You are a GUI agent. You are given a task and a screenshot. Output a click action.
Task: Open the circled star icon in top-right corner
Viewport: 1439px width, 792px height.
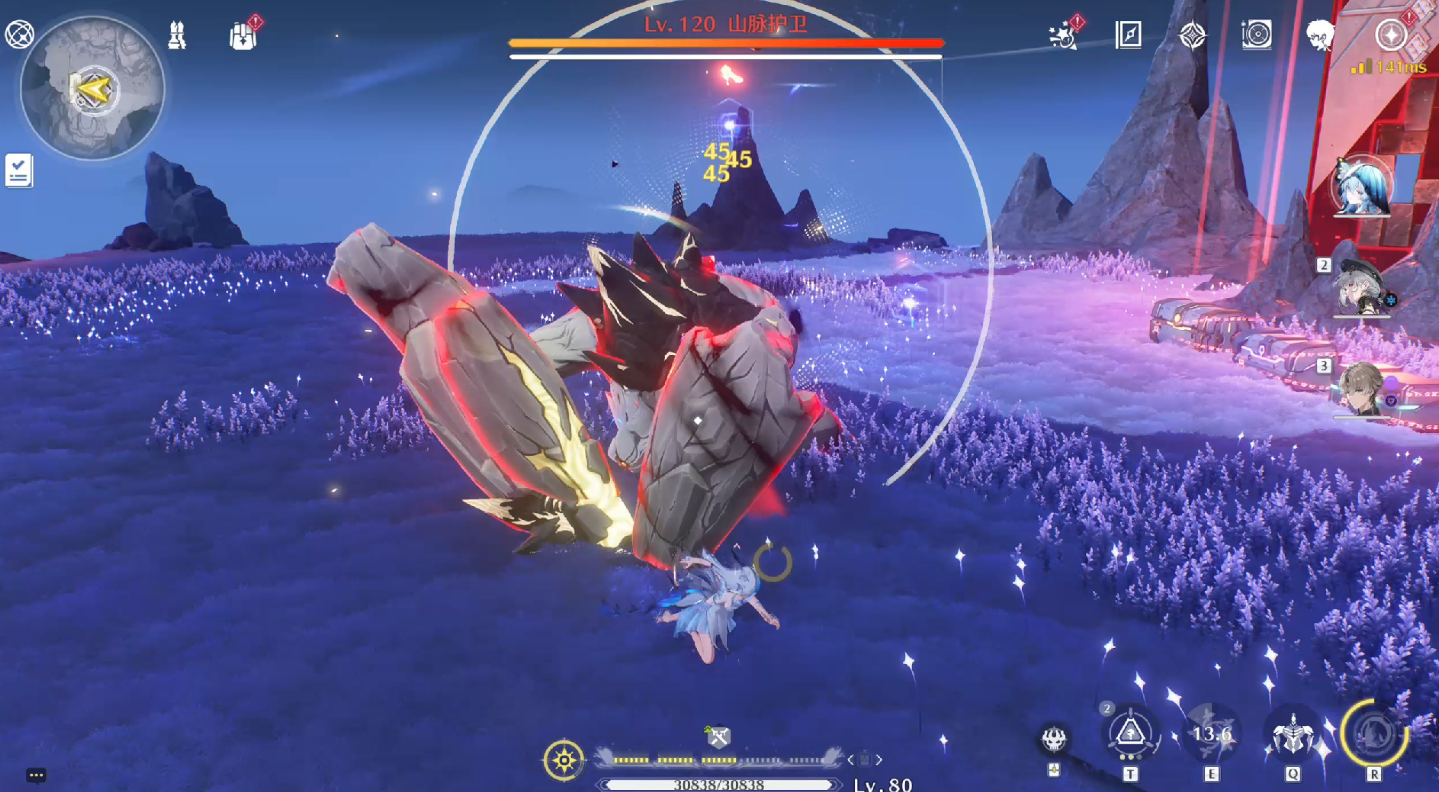(1390, 35)
